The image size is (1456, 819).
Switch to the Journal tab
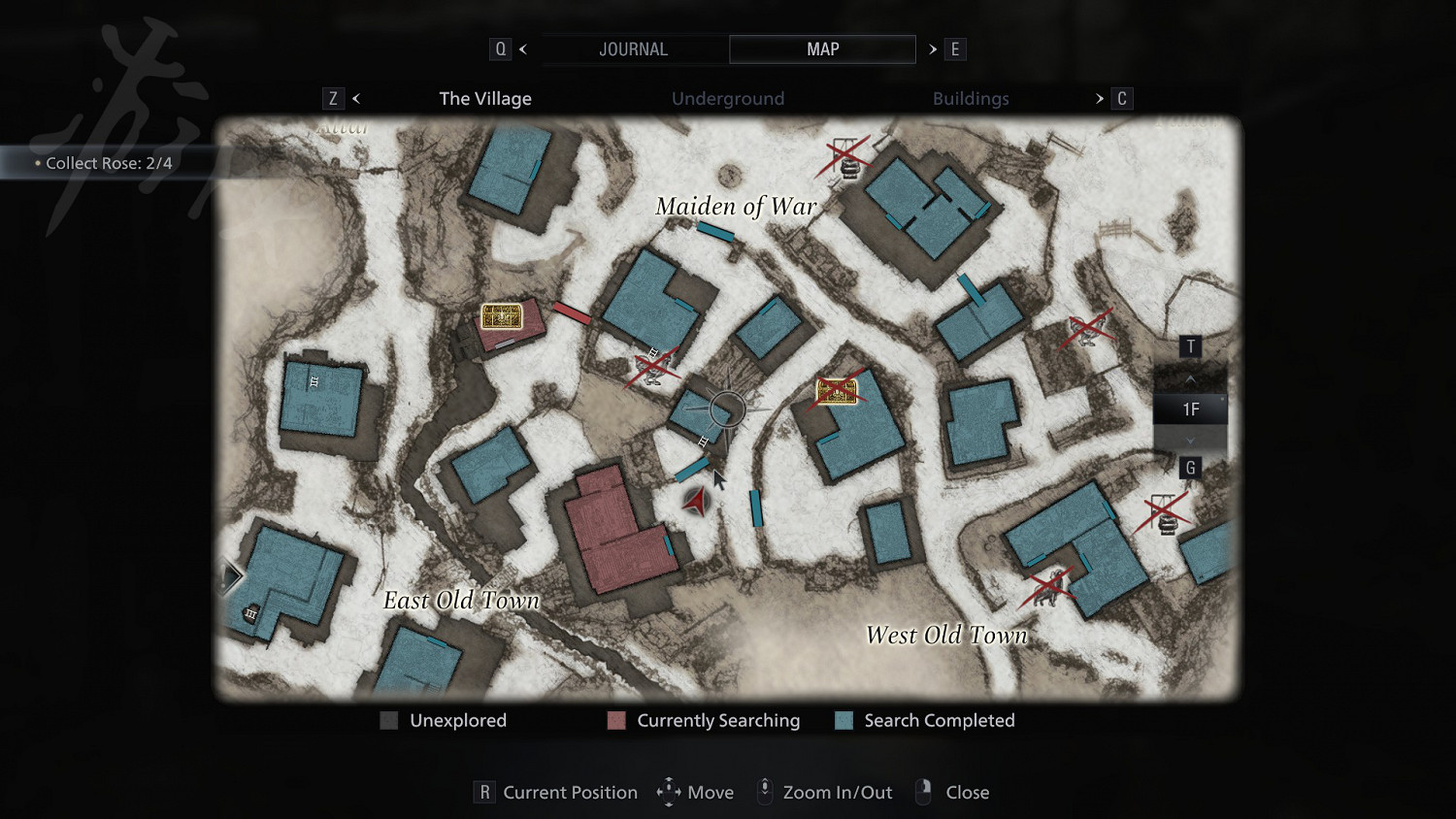point(633,49)
